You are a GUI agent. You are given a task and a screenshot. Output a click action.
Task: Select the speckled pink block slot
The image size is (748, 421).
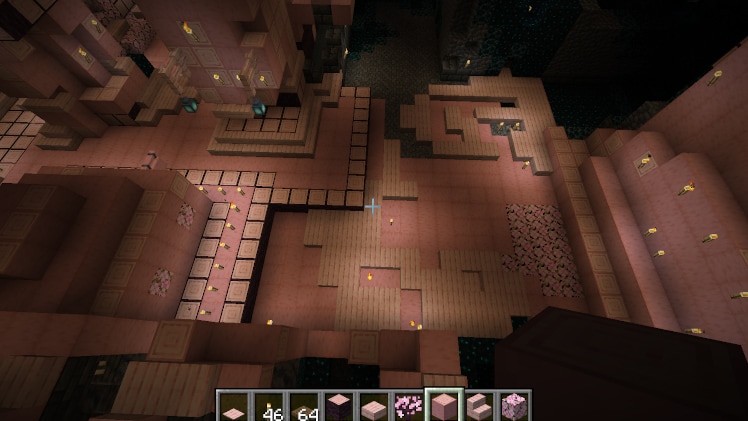[x=514, y=406]
